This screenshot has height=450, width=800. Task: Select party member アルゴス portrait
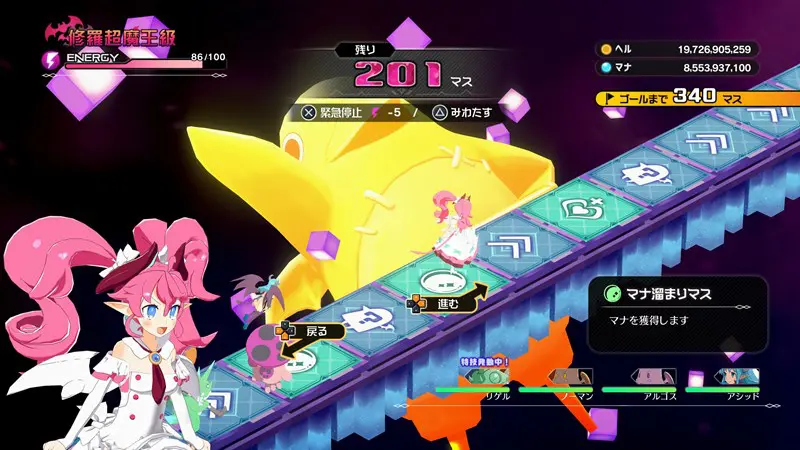coord(651,379)
